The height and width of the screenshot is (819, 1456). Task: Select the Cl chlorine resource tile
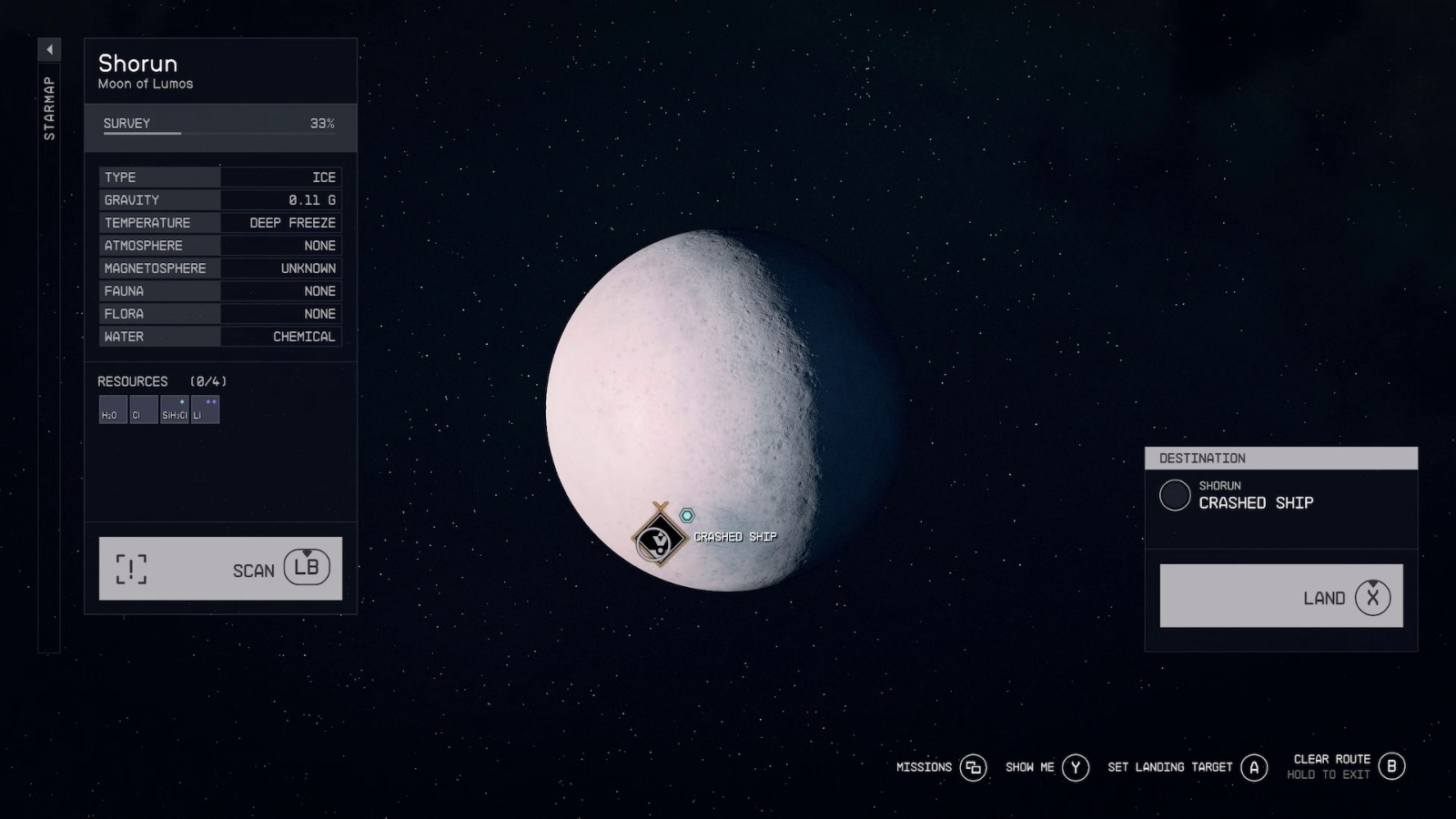[x=143, y=409]
